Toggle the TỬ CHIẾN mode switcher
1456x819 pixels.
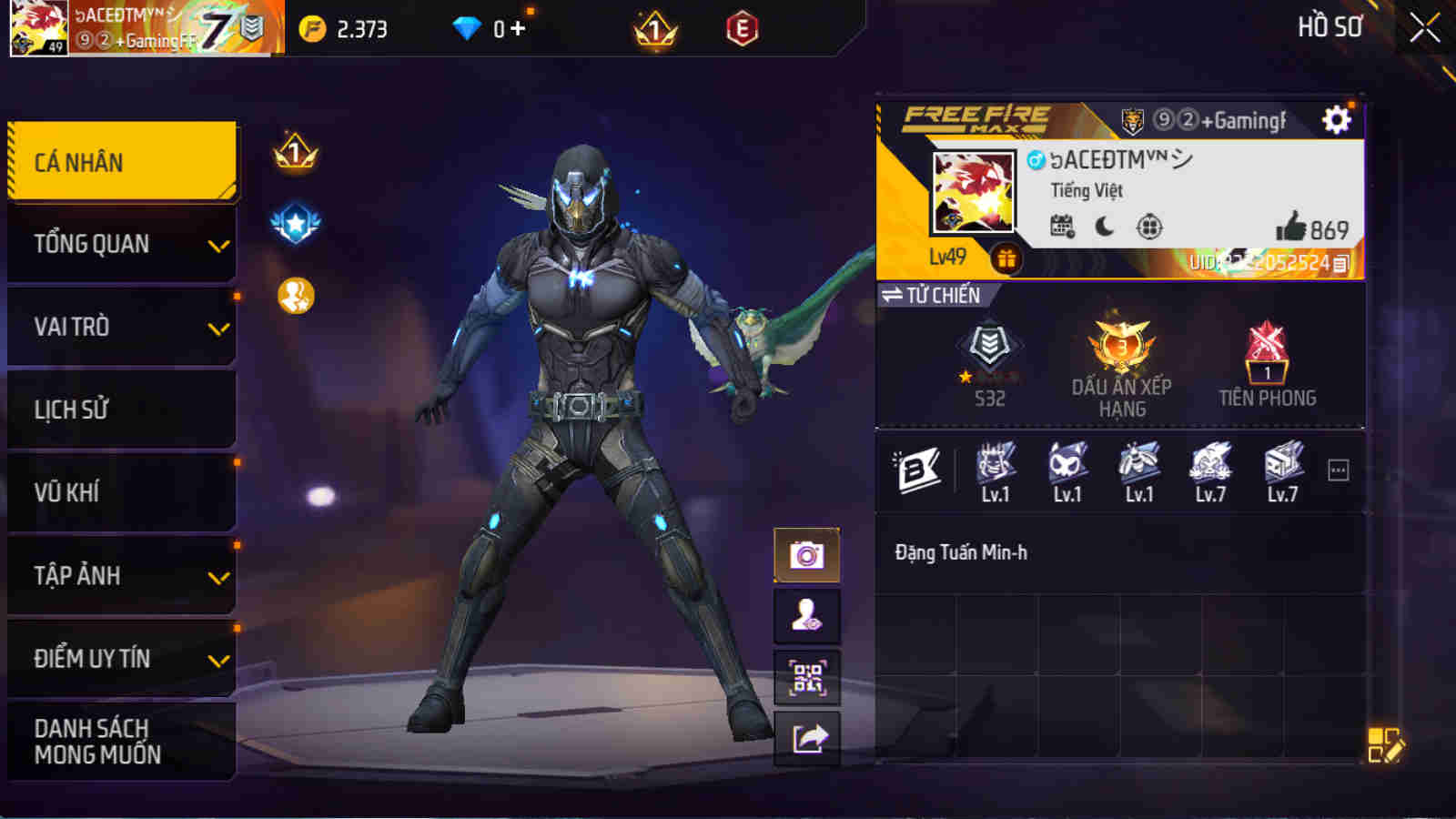929,295
